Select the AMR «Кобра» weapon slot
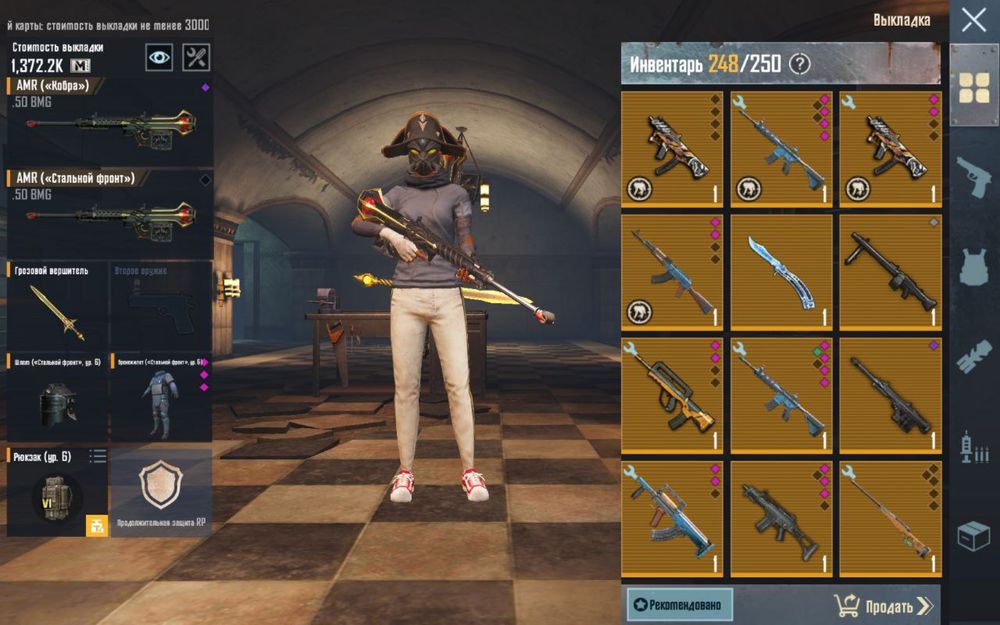The height and width of the screenshot is (625, 1000). pyautogui.click(x=109, y=122)
